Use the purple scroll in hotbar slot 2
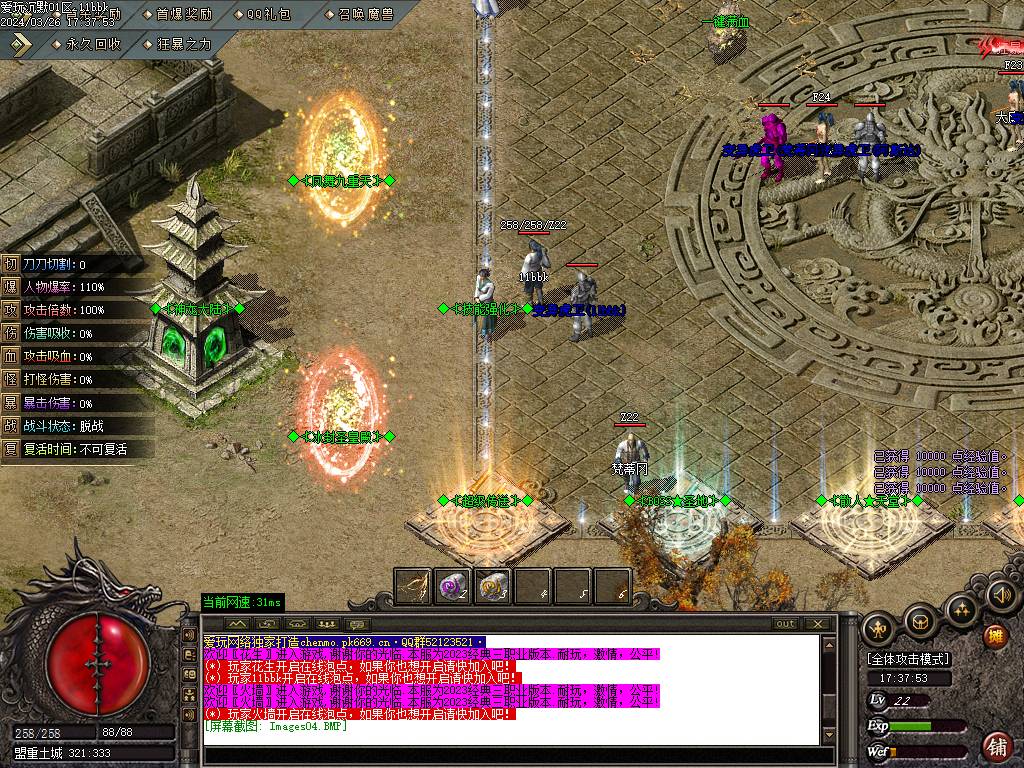Image resolution: width=1024 pixels, height=768 pixels. coord(453,586)
